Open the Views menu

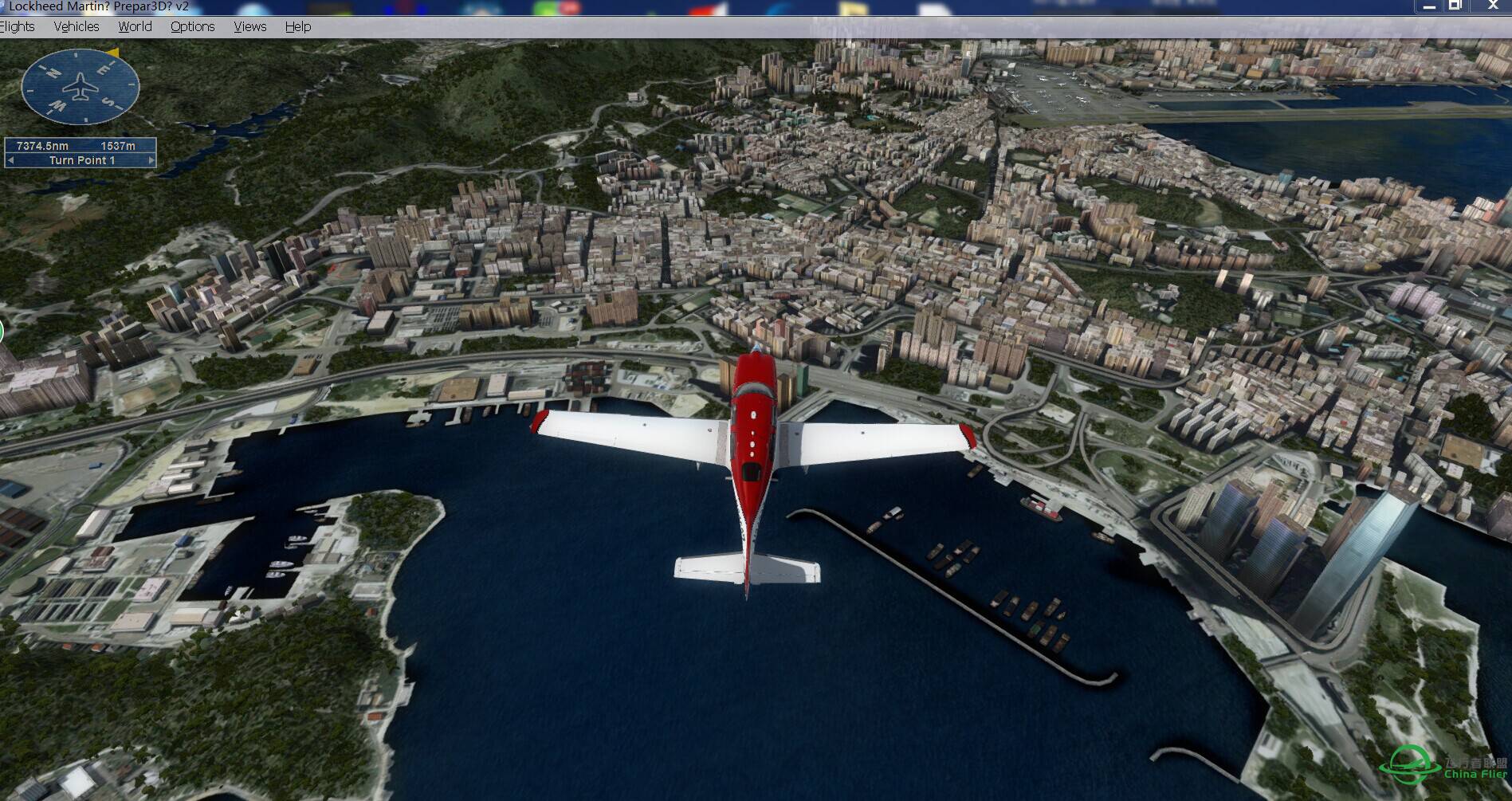click(x=249, y=26)
